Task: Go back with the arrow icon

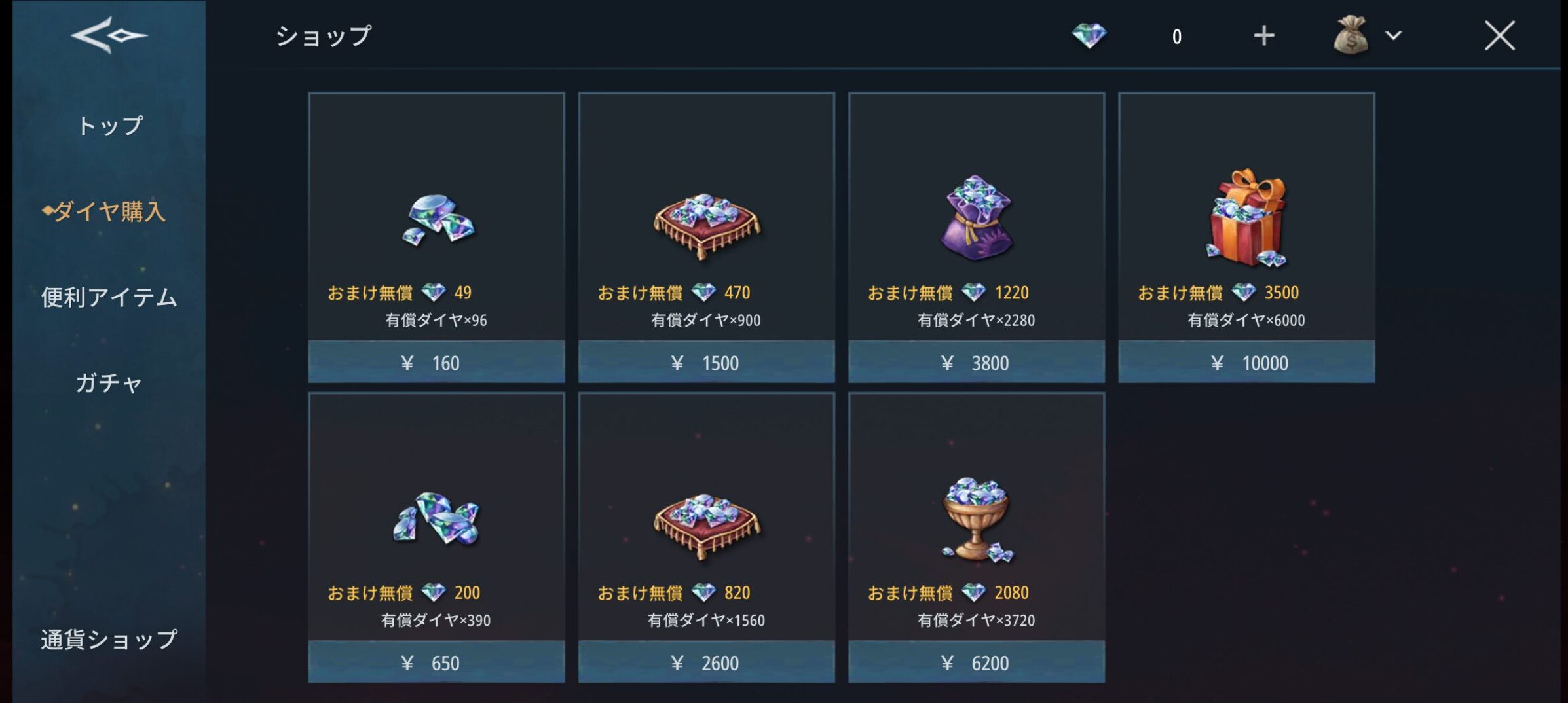Action: pyautogui.click(x=109, y=35)
